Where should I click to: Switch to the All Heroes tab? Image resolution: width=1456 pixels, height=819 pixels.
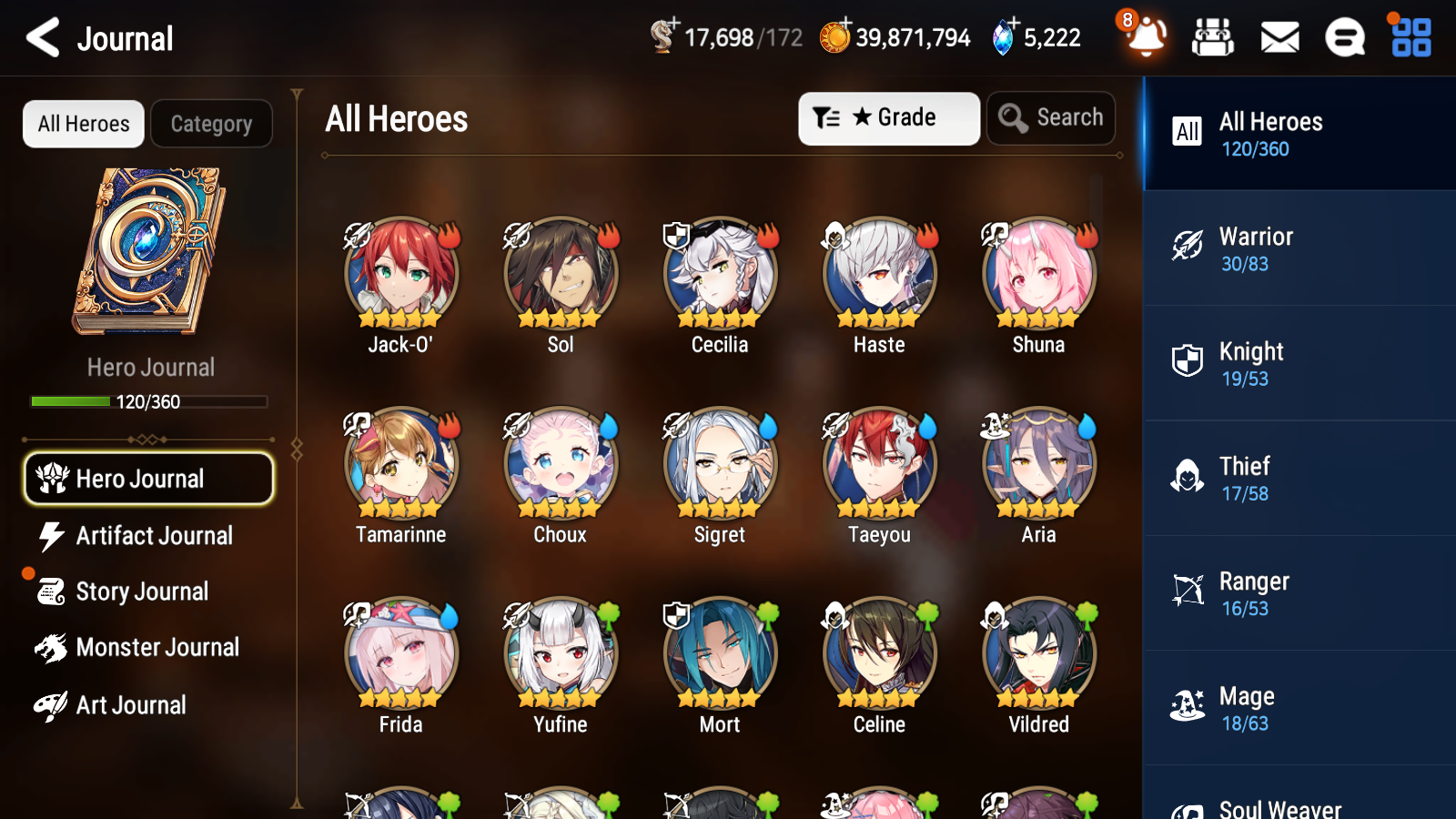(83, 124)
